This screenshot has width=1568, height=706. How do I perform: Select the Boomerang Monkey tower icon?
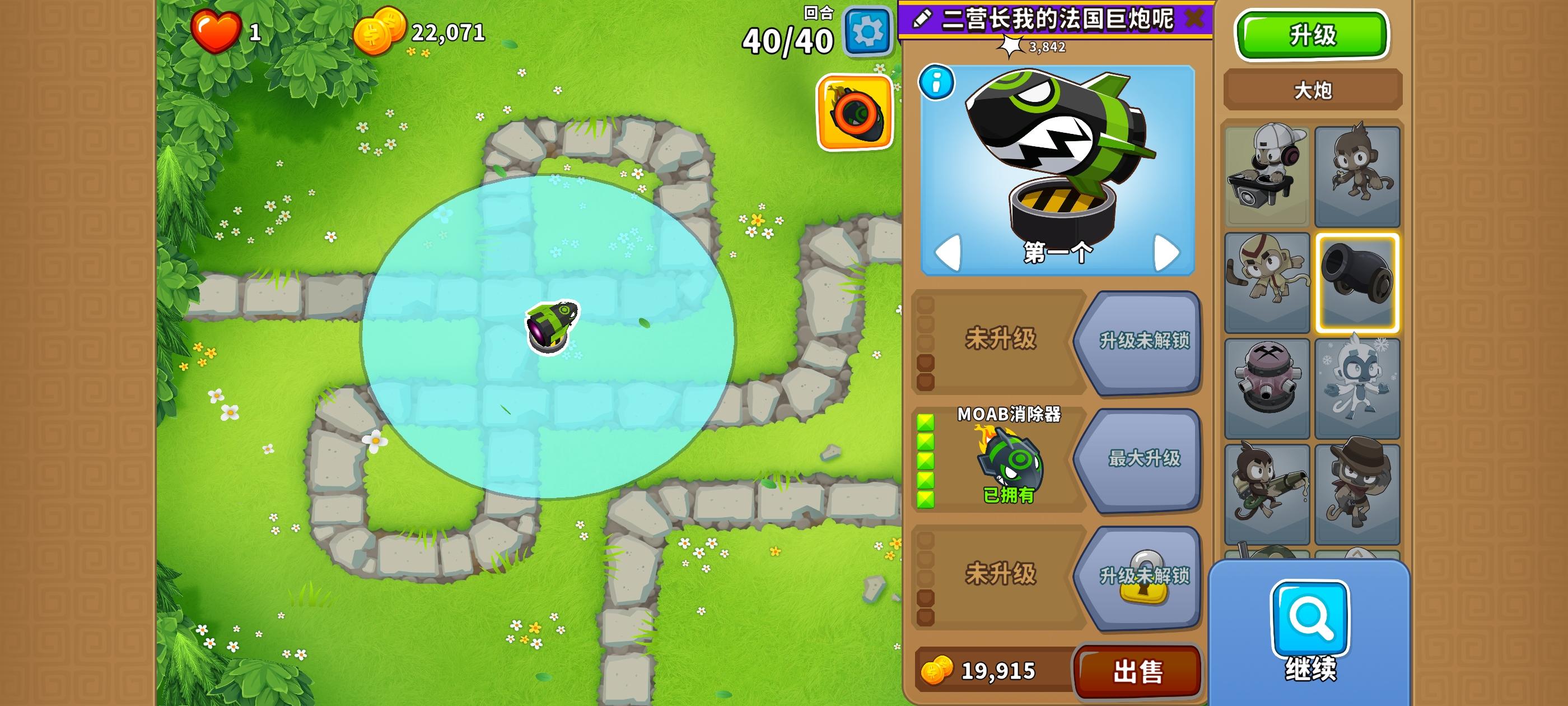click(1267, 280)
